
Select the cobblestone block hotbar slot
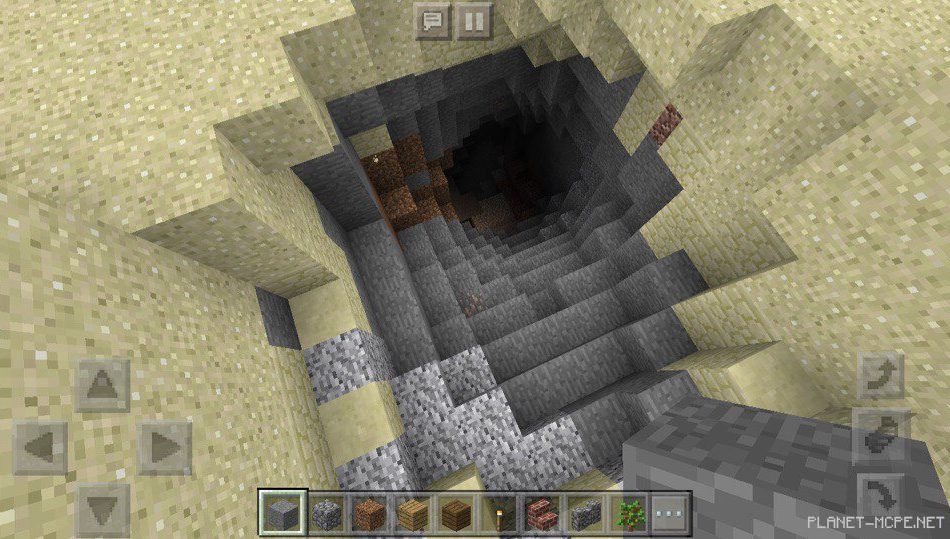[x=327, y=514]
